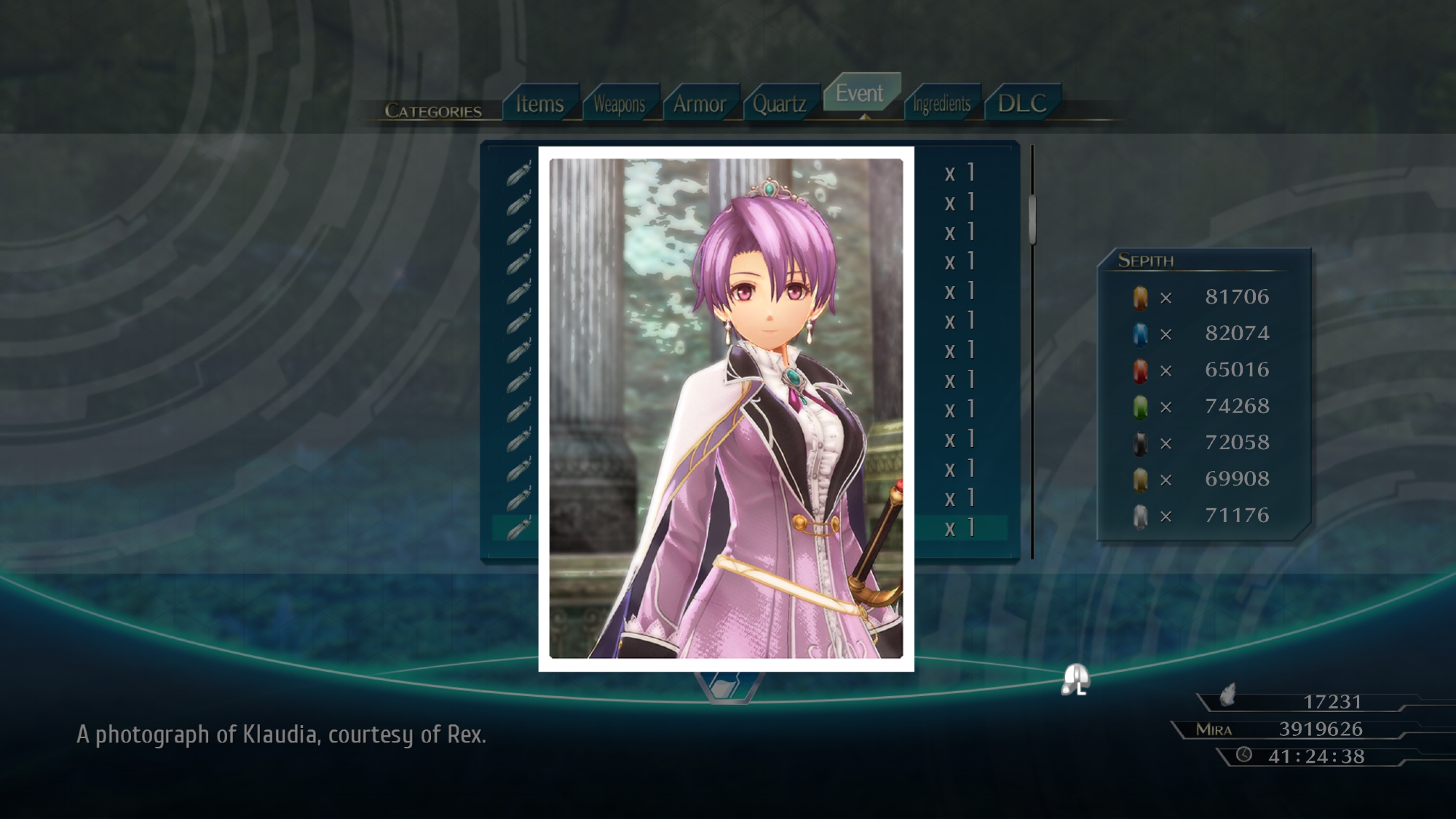
Task: Show the Quartz category tab
Action: click(x=779, y=104)
